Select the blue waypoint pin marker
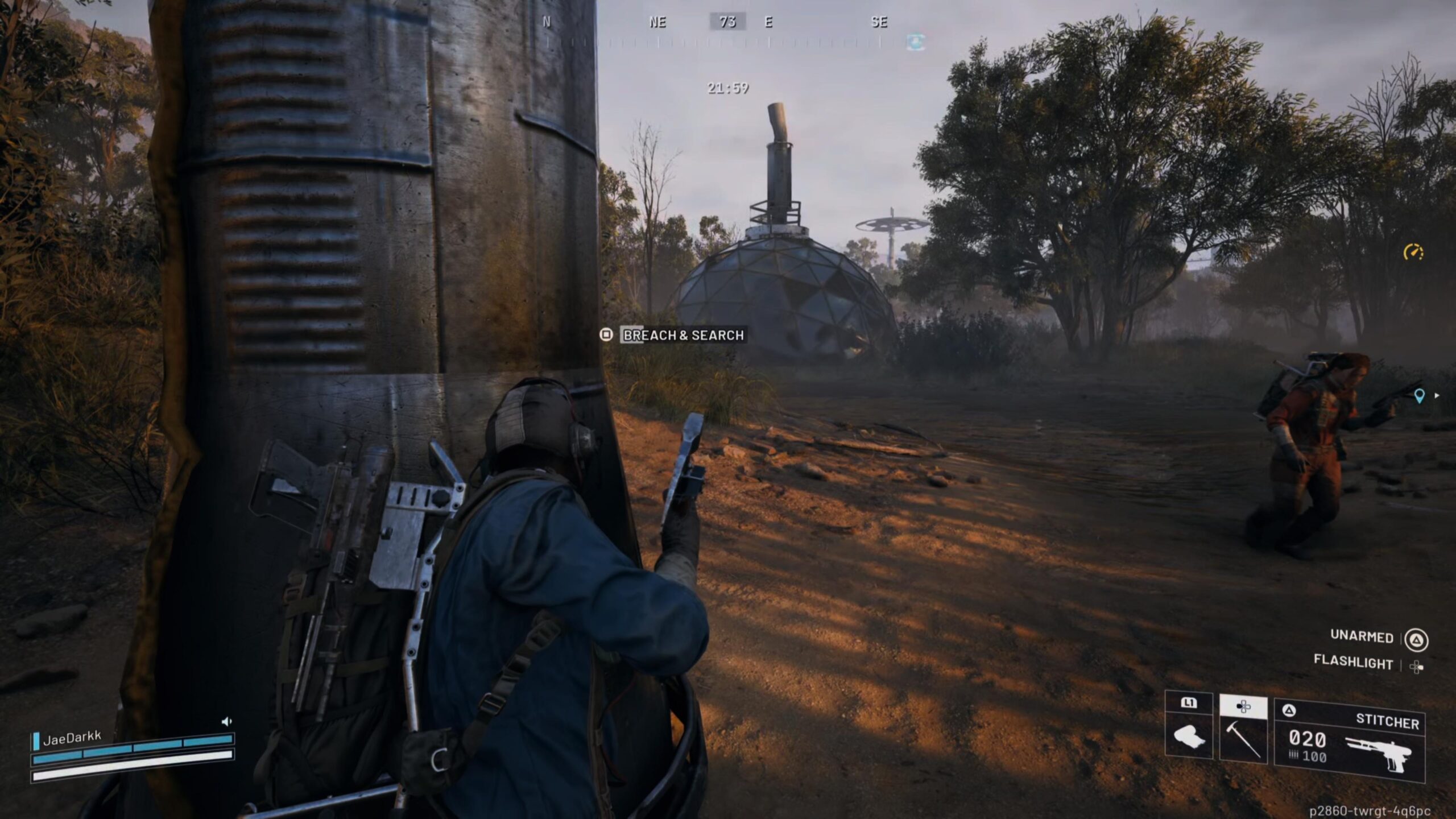Screen dimensions: 1456x819 click(x=1419, y=396)
